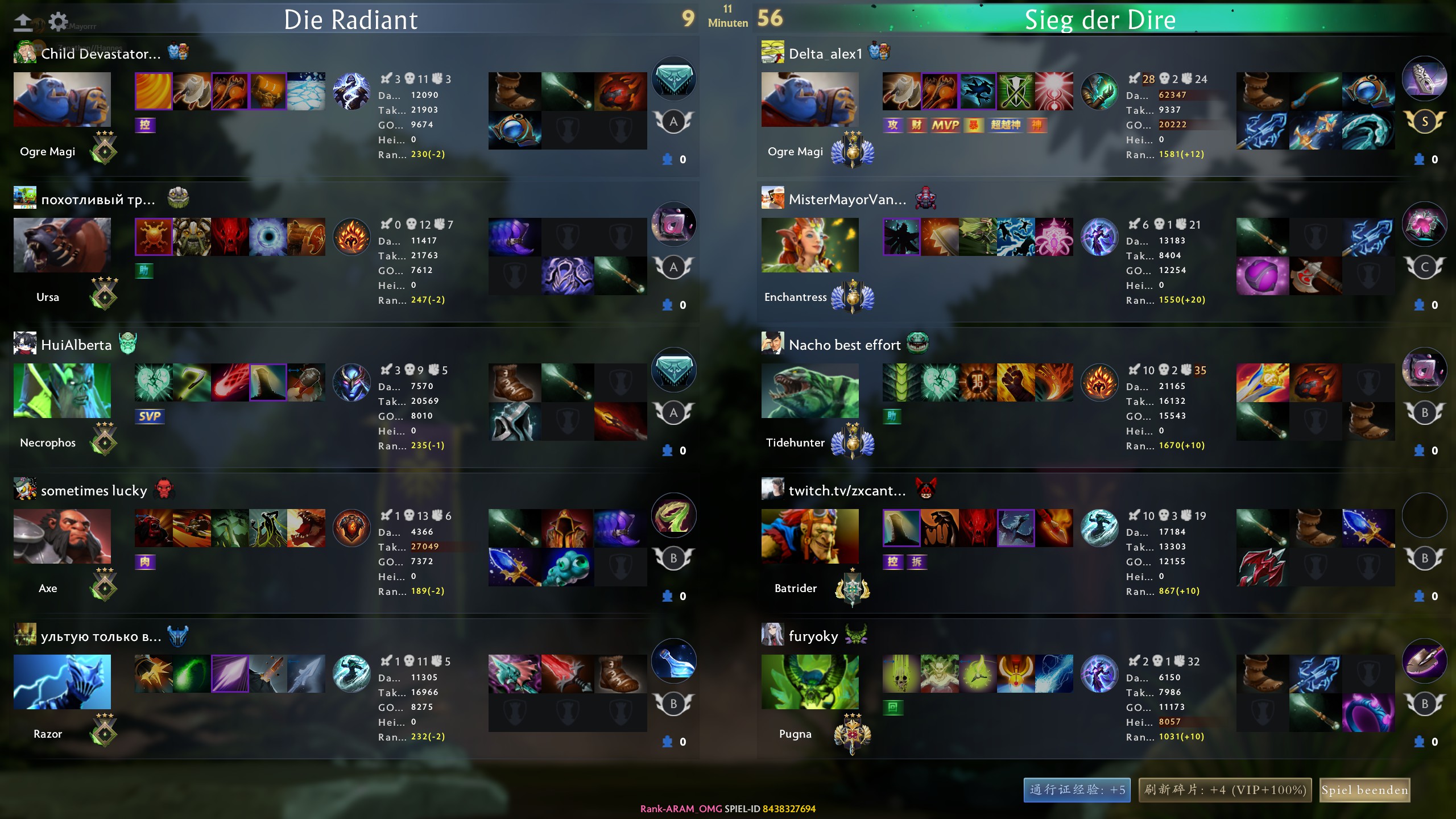Select the Tidehunter hero portrait
The width and height of the screenshot is (1456, 819).
[x=810, y=391]
